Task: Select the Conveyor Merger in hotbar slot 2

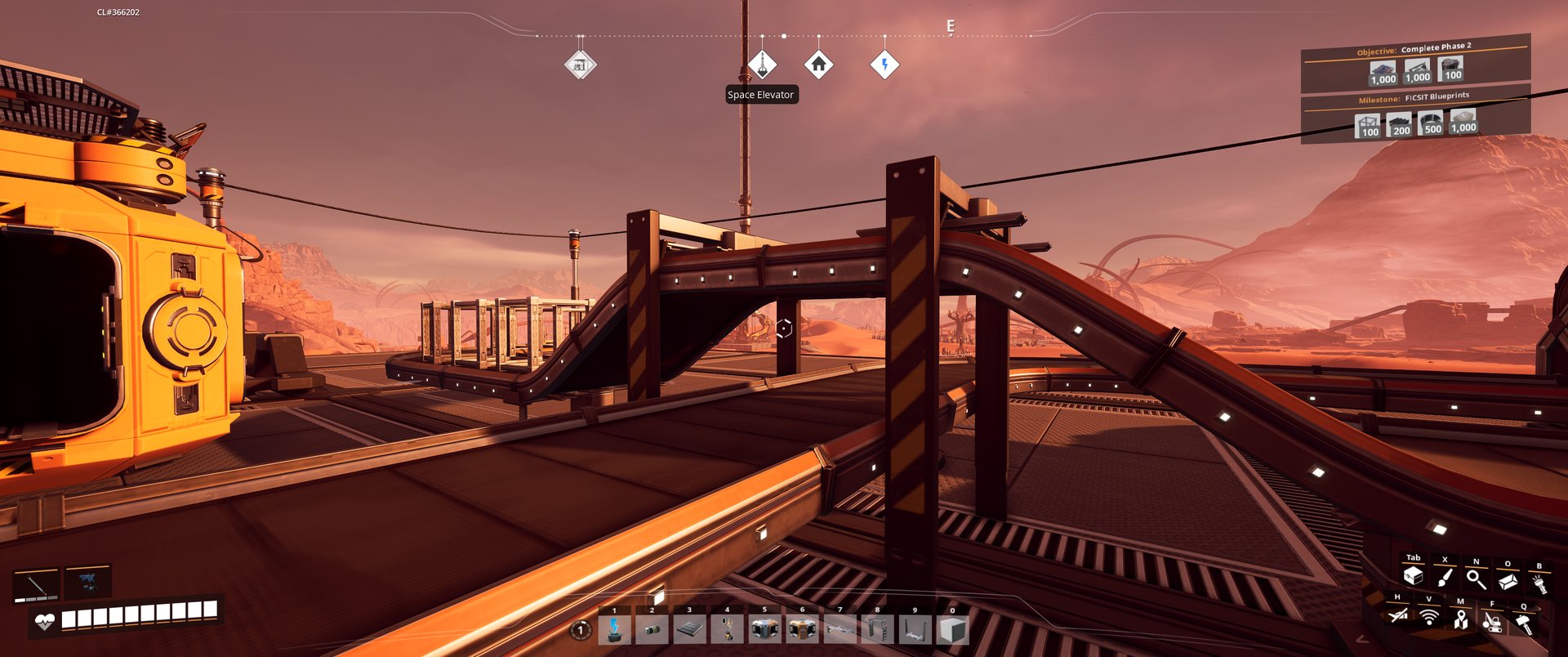Action: (x=652, y=629)
